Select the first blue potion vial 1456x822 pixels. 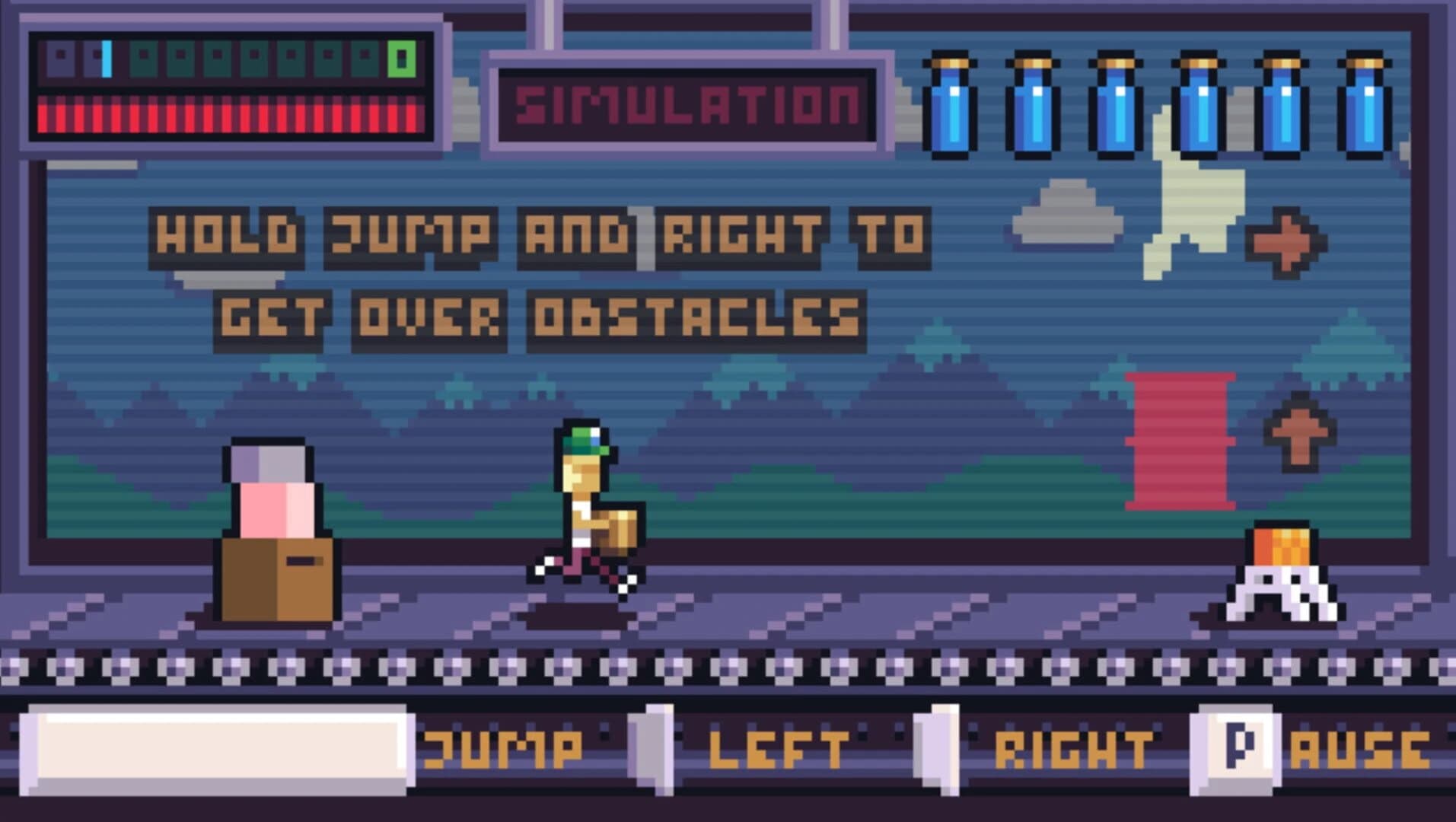point(951,103)
